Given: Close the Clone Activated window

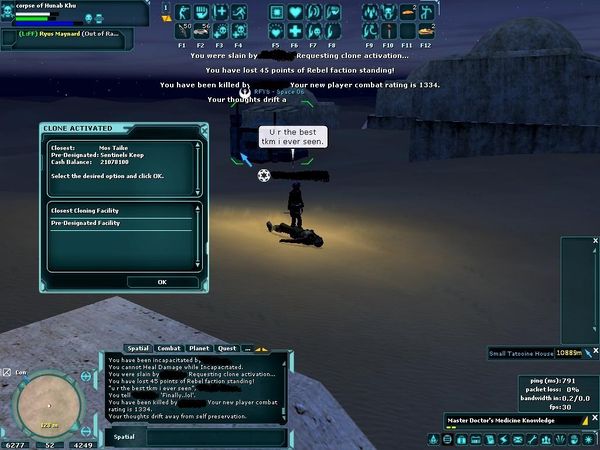Looking at the screenshot, I should click(x=204, y=129).
